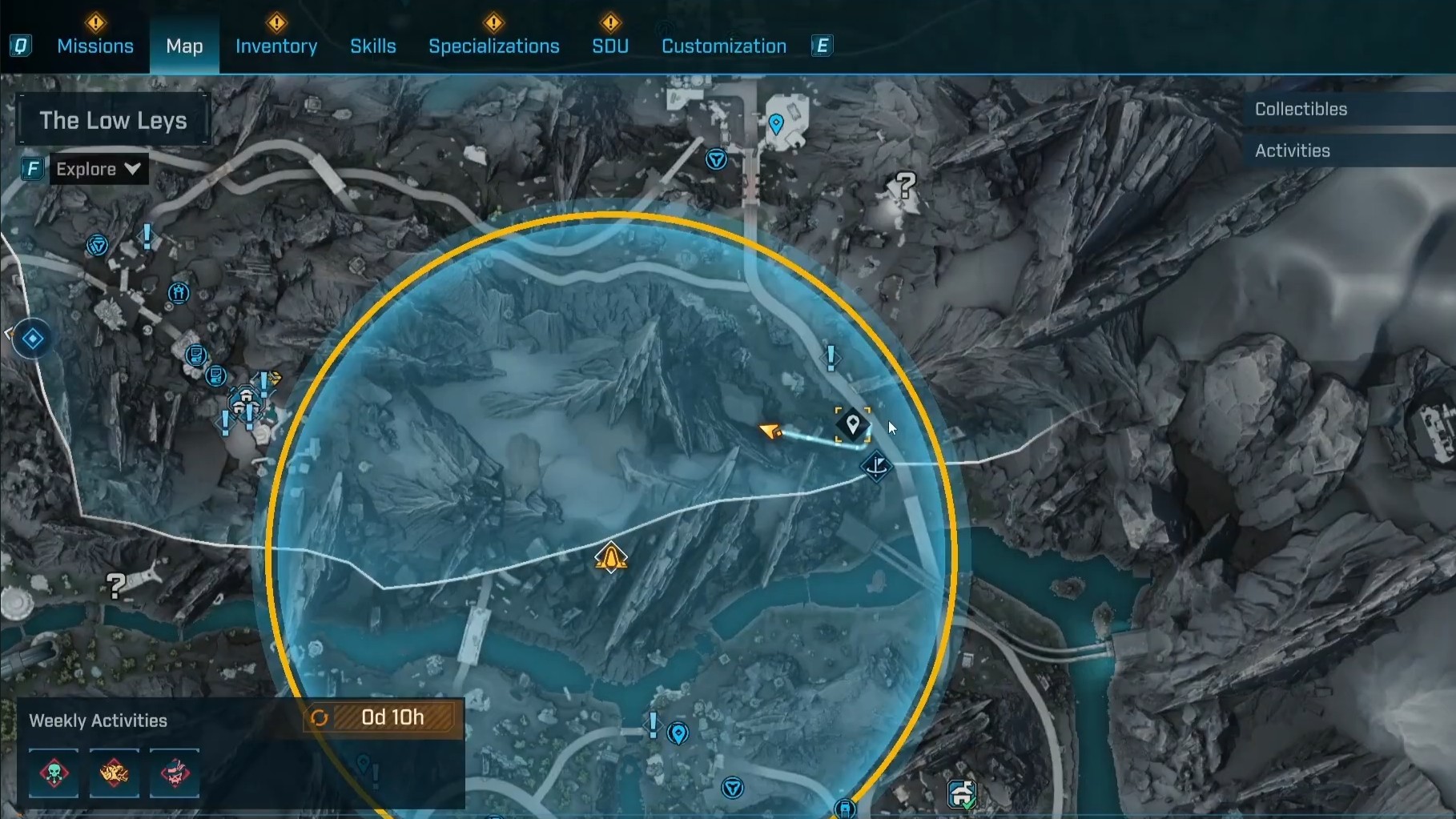Select the Specializations tab
Image resolution: width=1456 pixels, height=819 pixels.
[493, 46]
